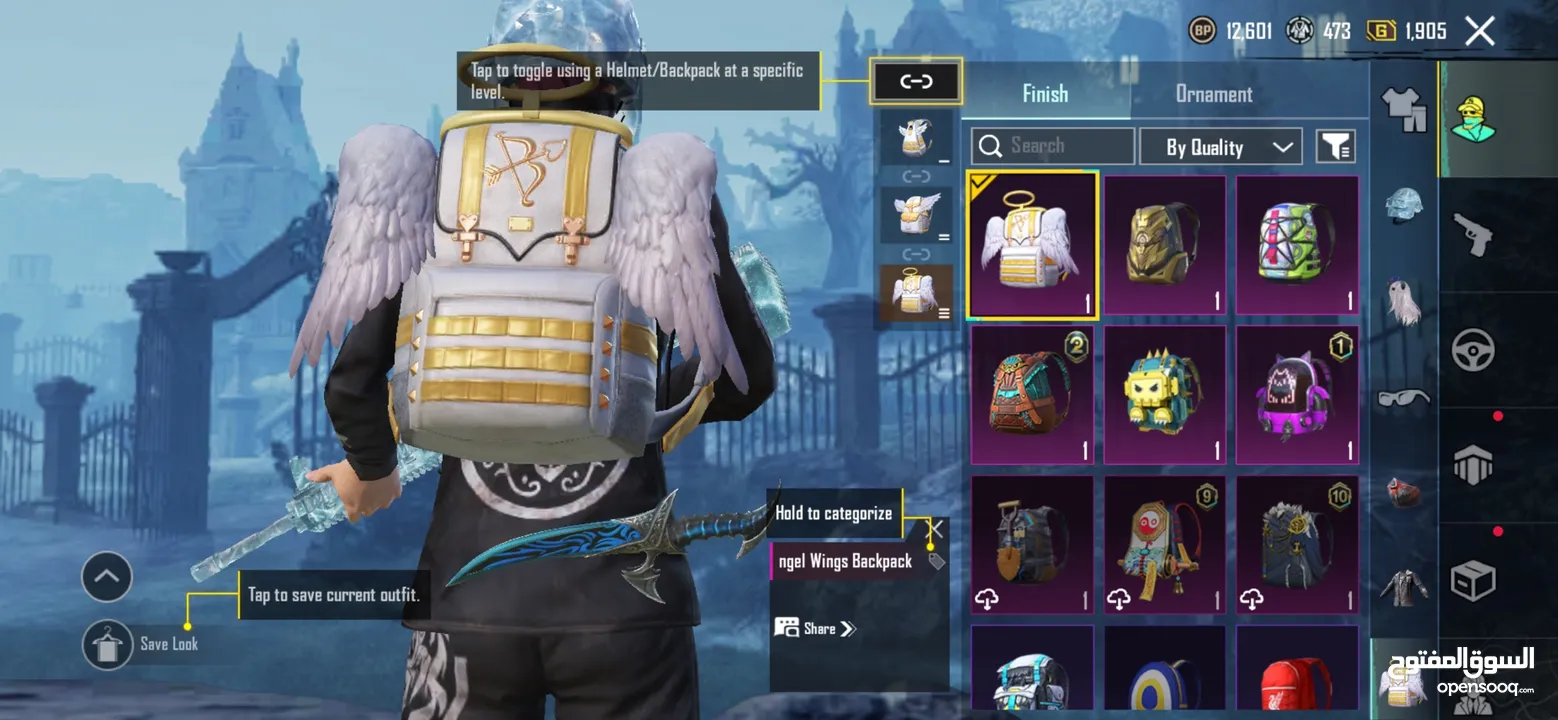Expand the up-arrow button above Save Look
The height and width of the screenshot is (720, 1558).
(107, 577)
